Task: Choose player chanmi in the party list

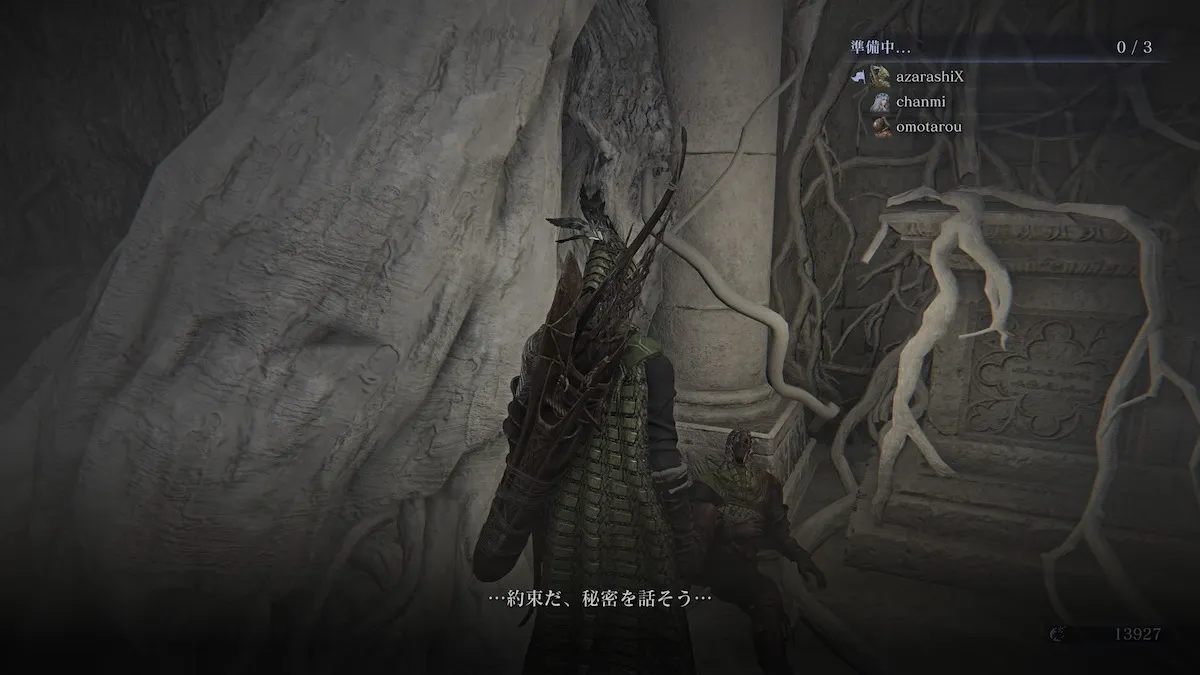Action: tap(920, 102)
